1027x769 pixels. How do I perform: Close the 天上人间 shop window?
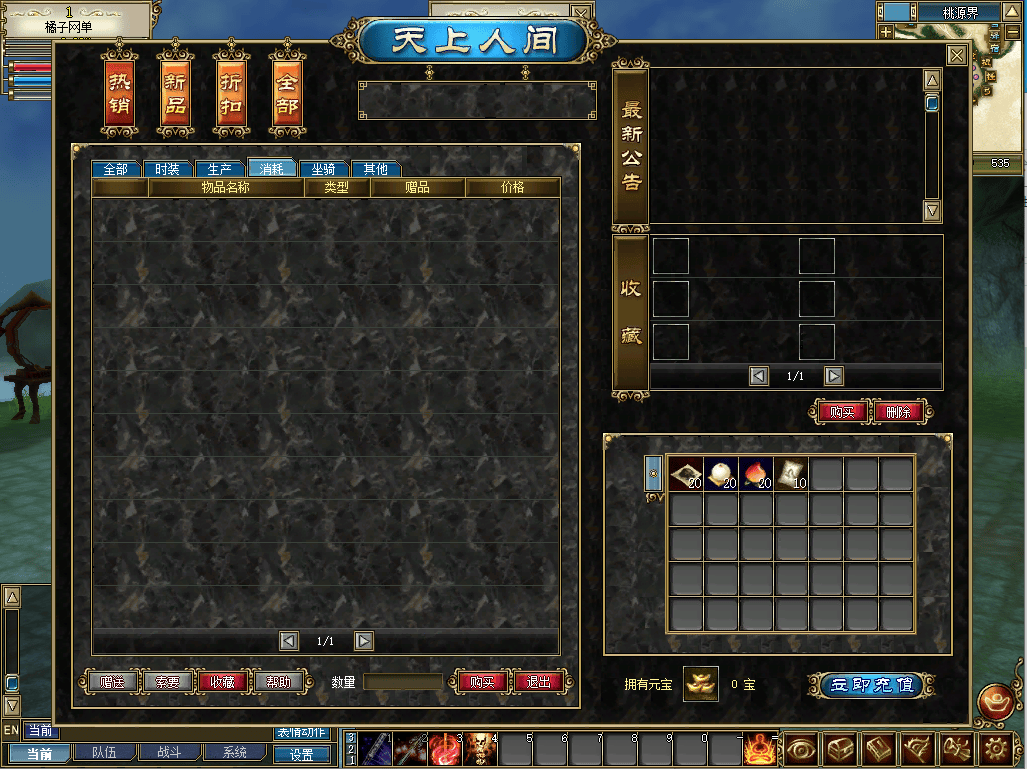pyautogui.click(x=957, y=56)
